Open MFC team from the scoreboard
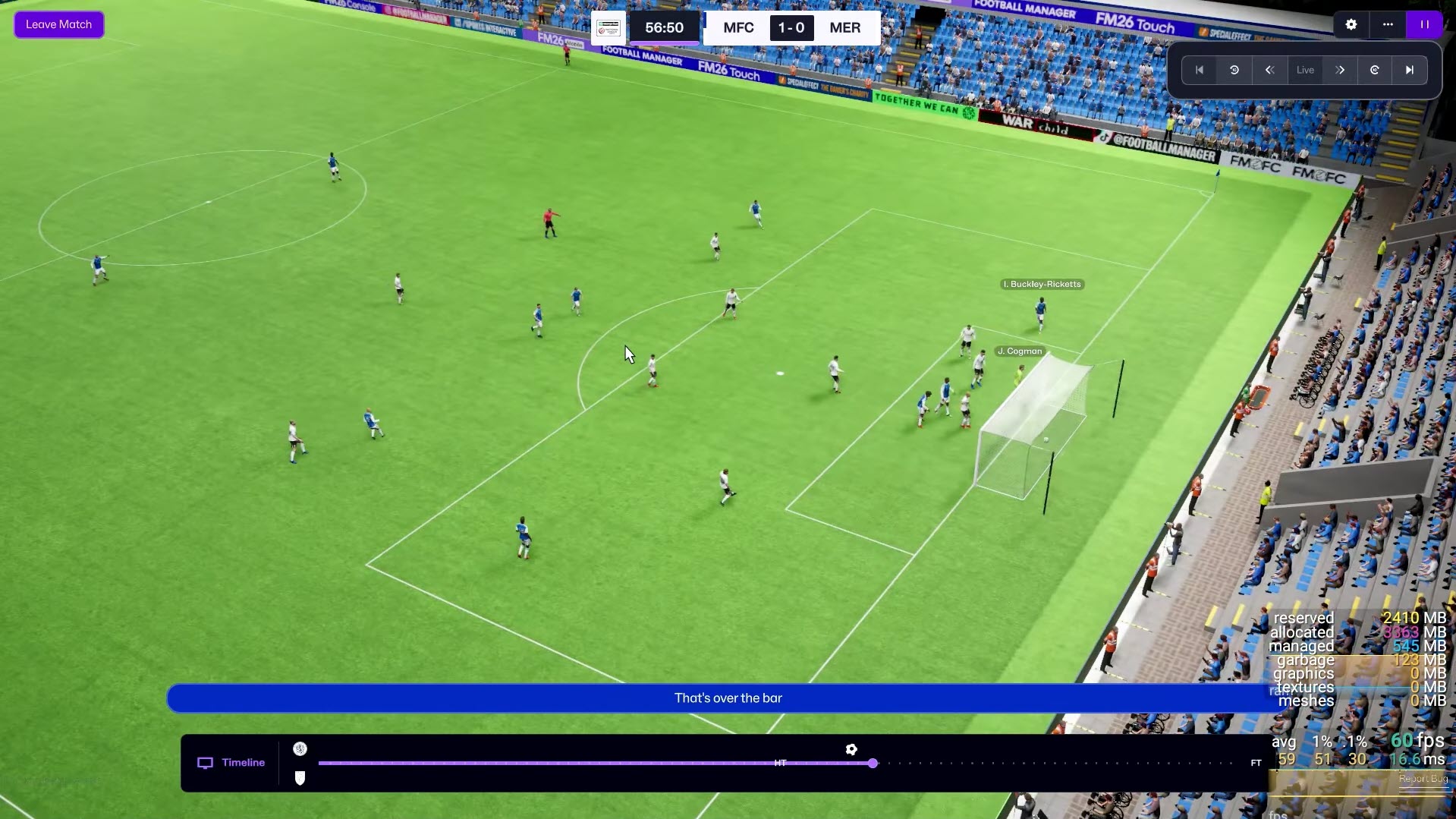Viewport: 1456px width, 819px height. coord(738,28)
